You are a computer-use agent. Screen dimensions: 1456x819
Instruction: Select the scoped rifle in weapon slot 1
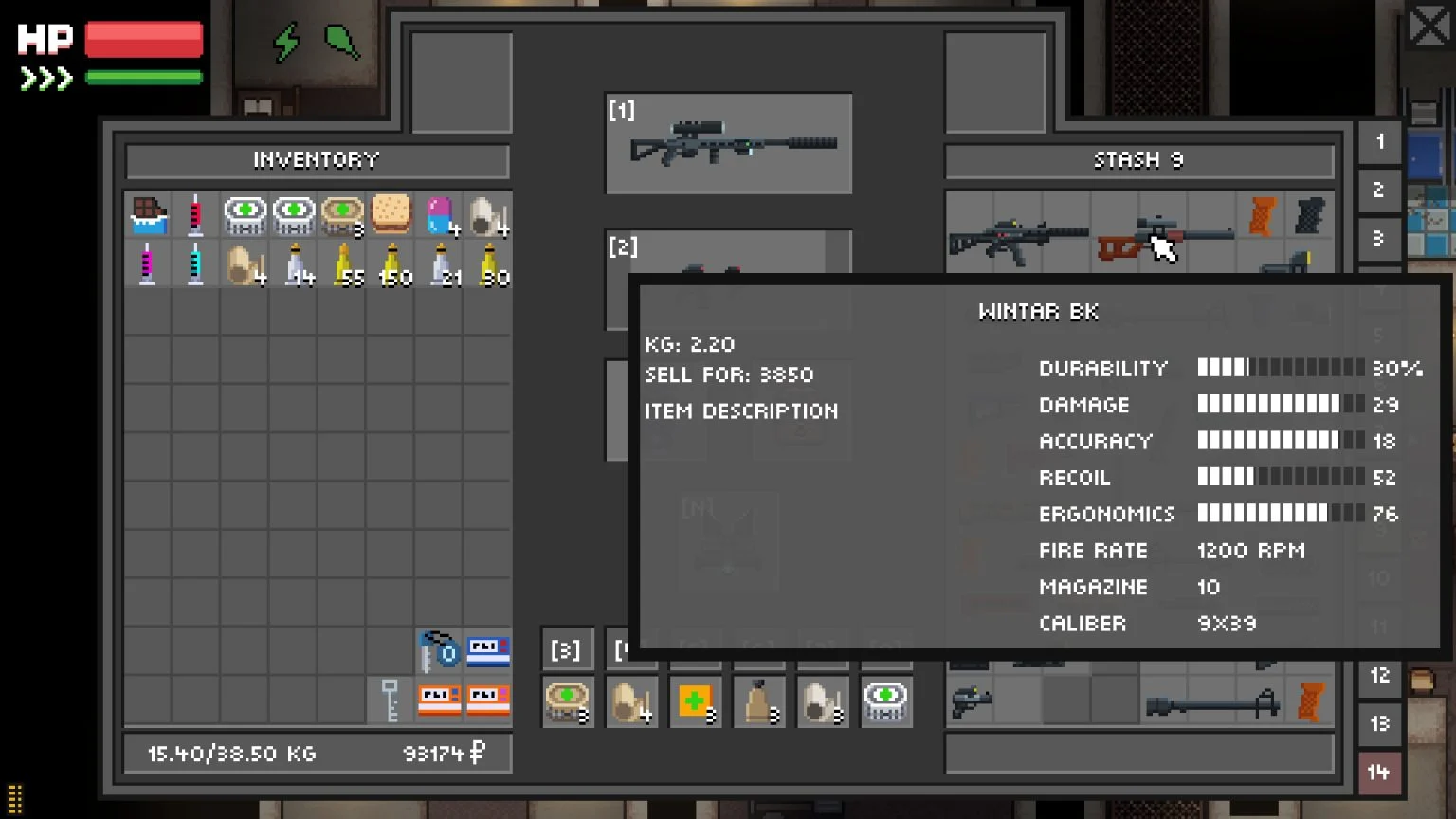(730, 144)
